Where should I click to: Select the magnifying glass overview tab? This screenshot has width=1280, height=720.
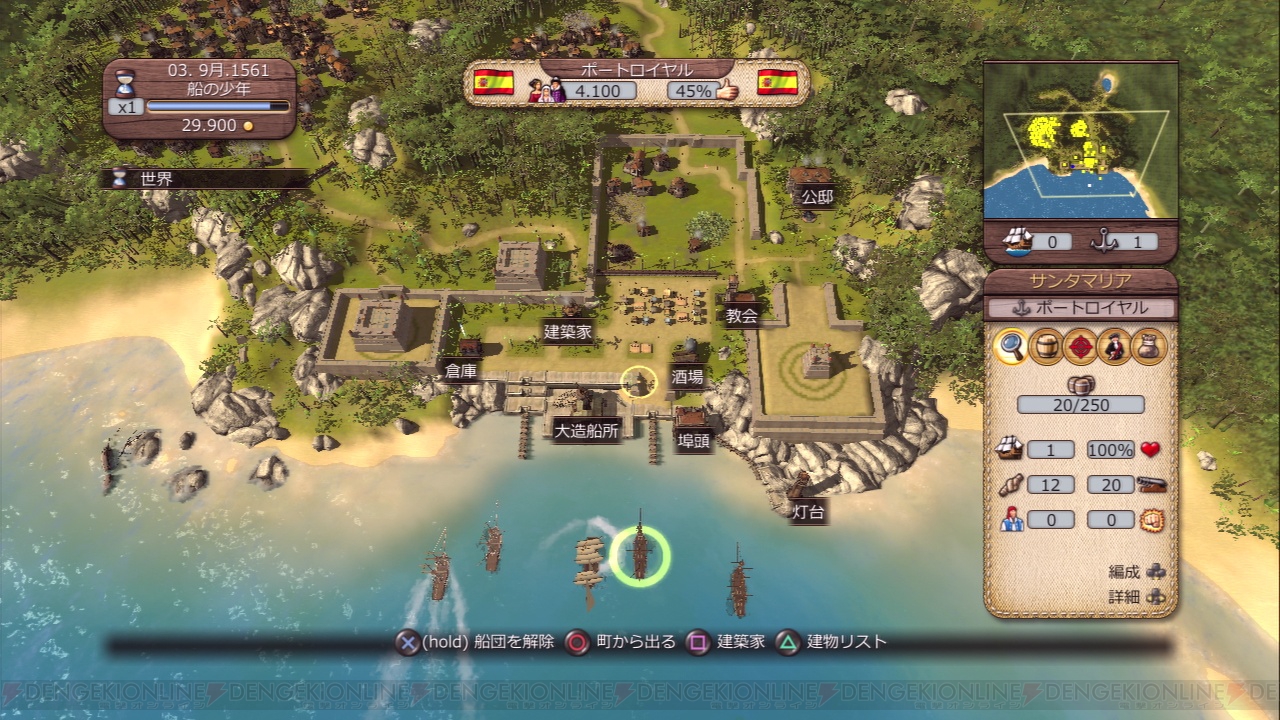(x=1011, y=346)
